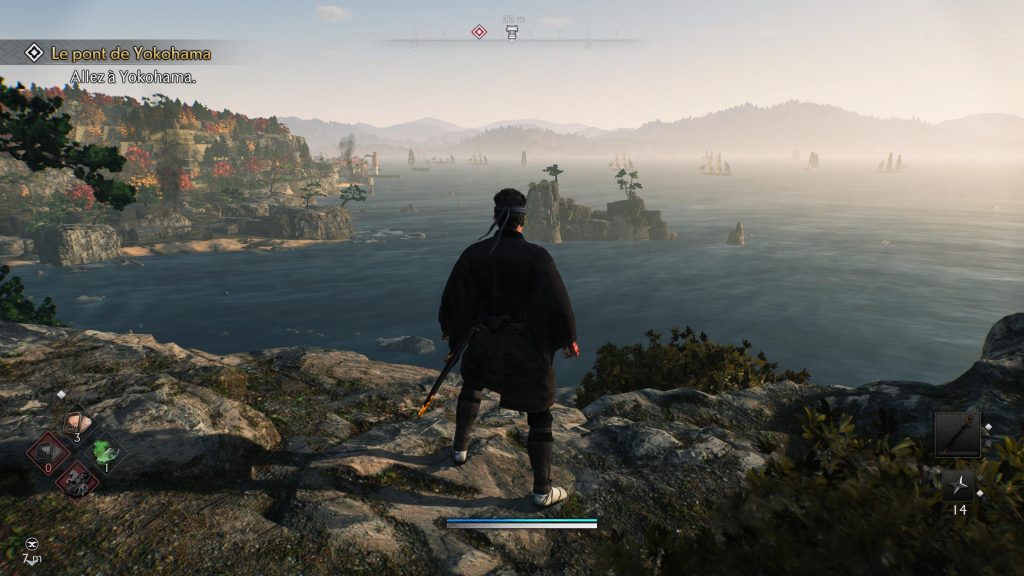The image size is (1024, 576).
Task: Open the Le pont de Yokohama quest tracker
Action: (x=130, y=53)
